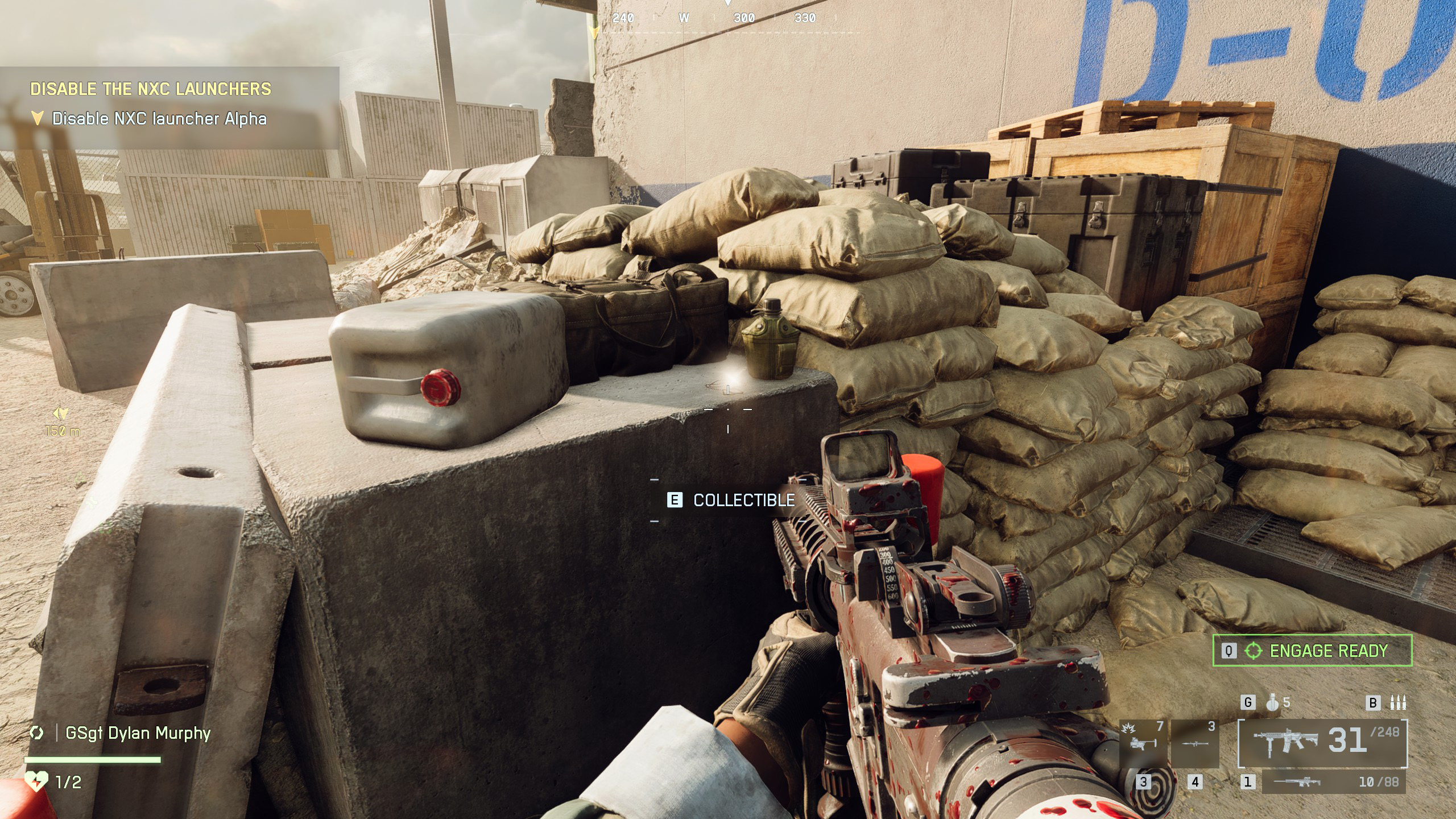Click the Disable NXC launcher Alpha objective

coord(159,119)
